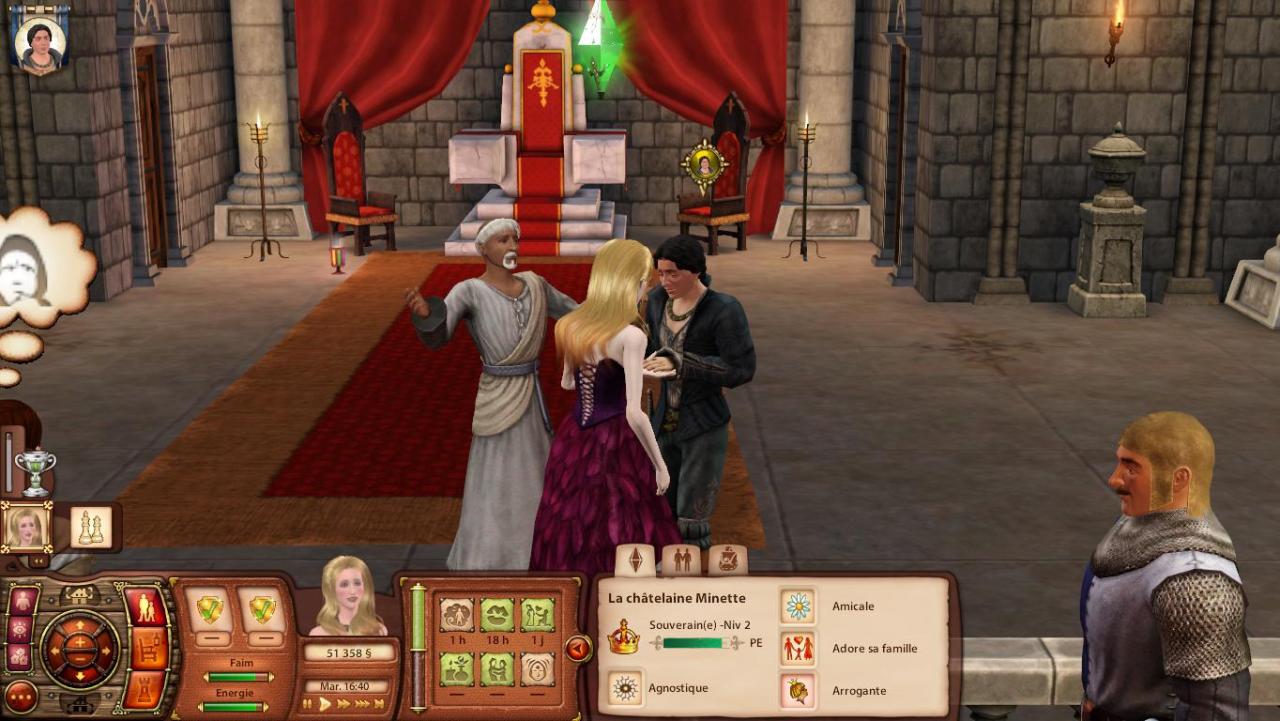
Task: Set game speed to double fast-forward
Action: [x=345, y=704]
